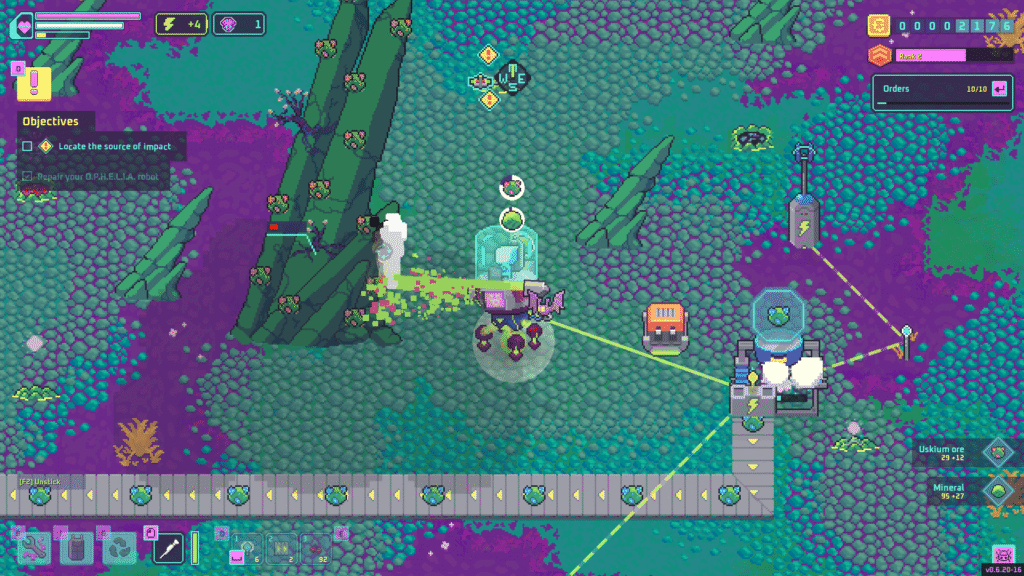
Task: Click the compass waypoint indicator
Action: 512,77
